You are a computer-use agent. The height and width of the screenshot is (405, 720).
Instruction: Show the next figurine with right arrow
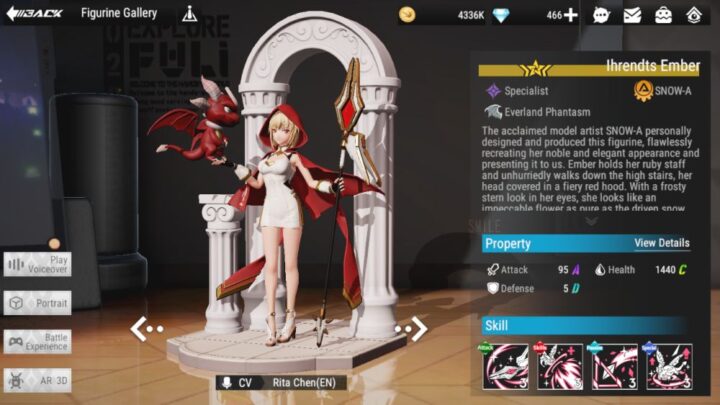pos(411,329)
